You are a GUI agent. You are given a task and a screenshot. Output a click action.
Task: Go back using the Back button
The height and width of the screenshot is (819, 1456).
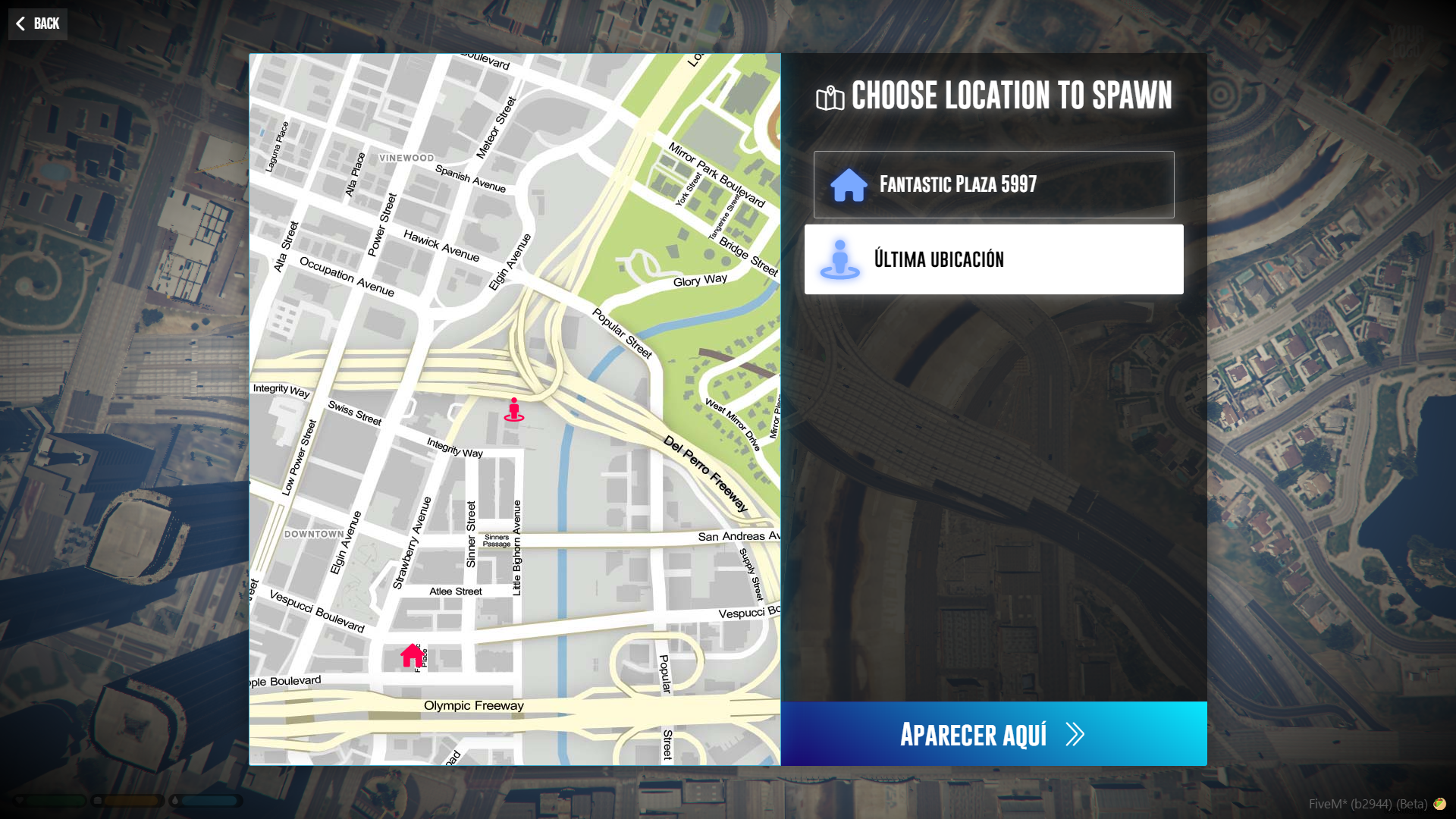coord(38,24)
